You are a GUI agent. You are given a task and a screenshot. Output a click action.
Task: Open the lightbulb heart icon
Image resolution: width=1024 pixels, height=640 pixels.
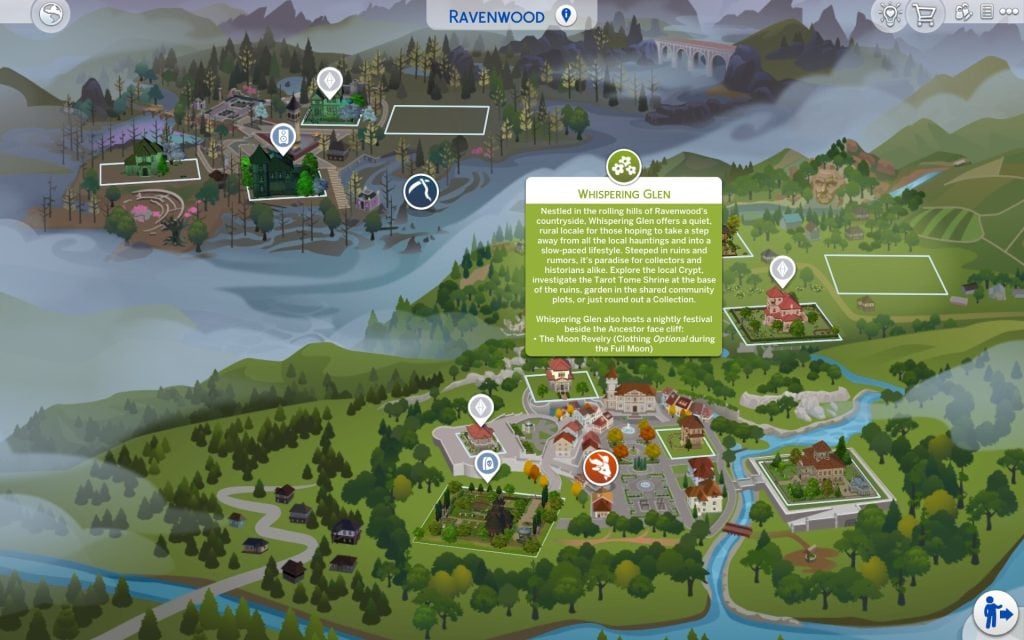point(888,14)
